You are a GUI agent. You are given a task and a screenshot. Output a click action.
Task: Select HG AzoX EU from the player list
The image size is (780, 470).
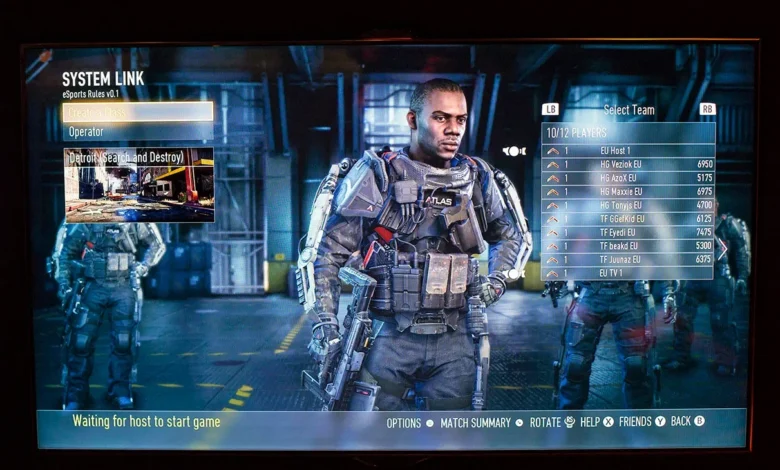pos(628,178)
